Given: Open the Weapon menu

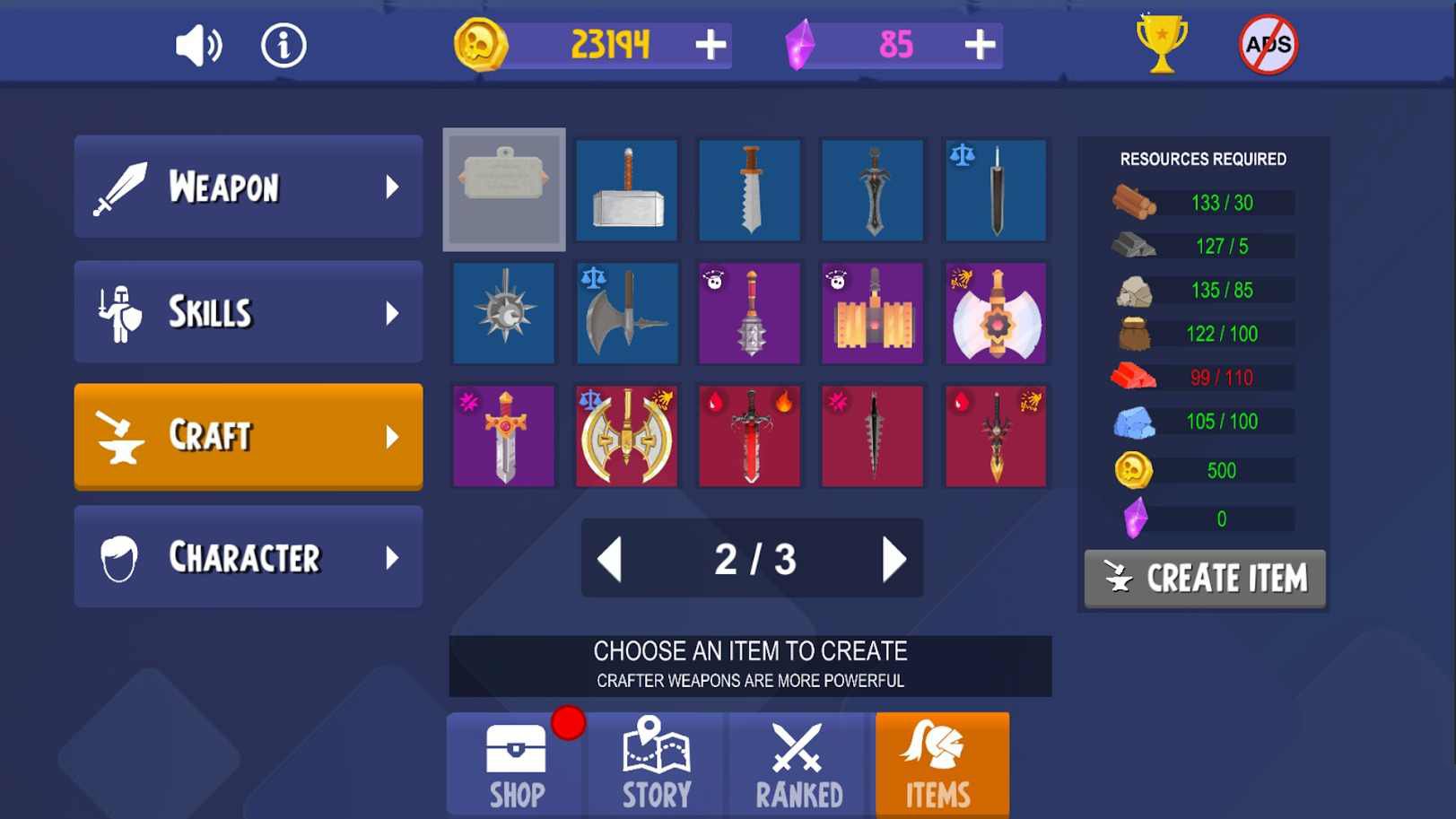Looking at the screenshot, I should pos(248,187).
